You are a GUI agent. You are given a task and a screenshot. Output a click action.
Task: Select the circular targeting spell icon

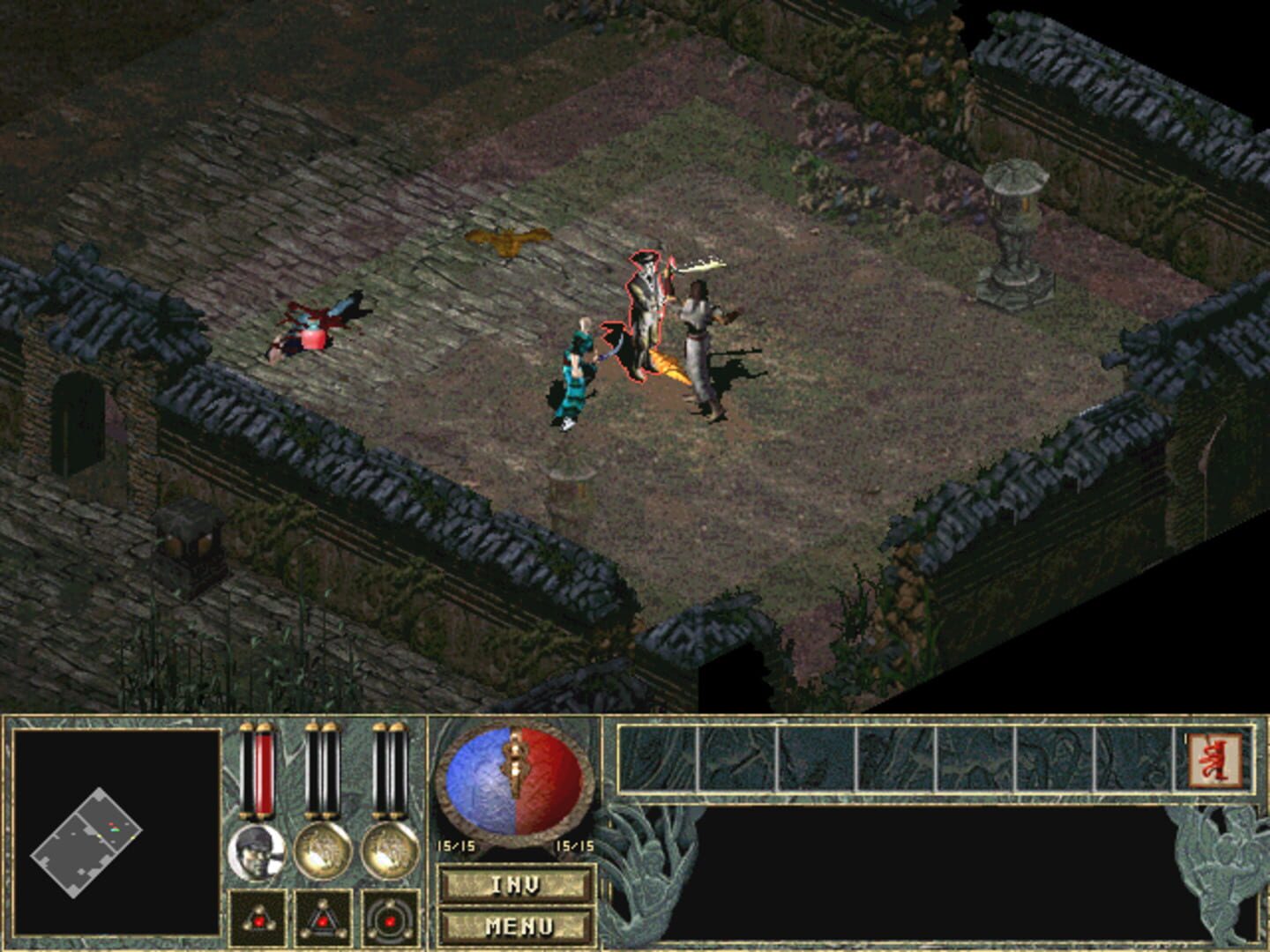[x=391, y=917]
